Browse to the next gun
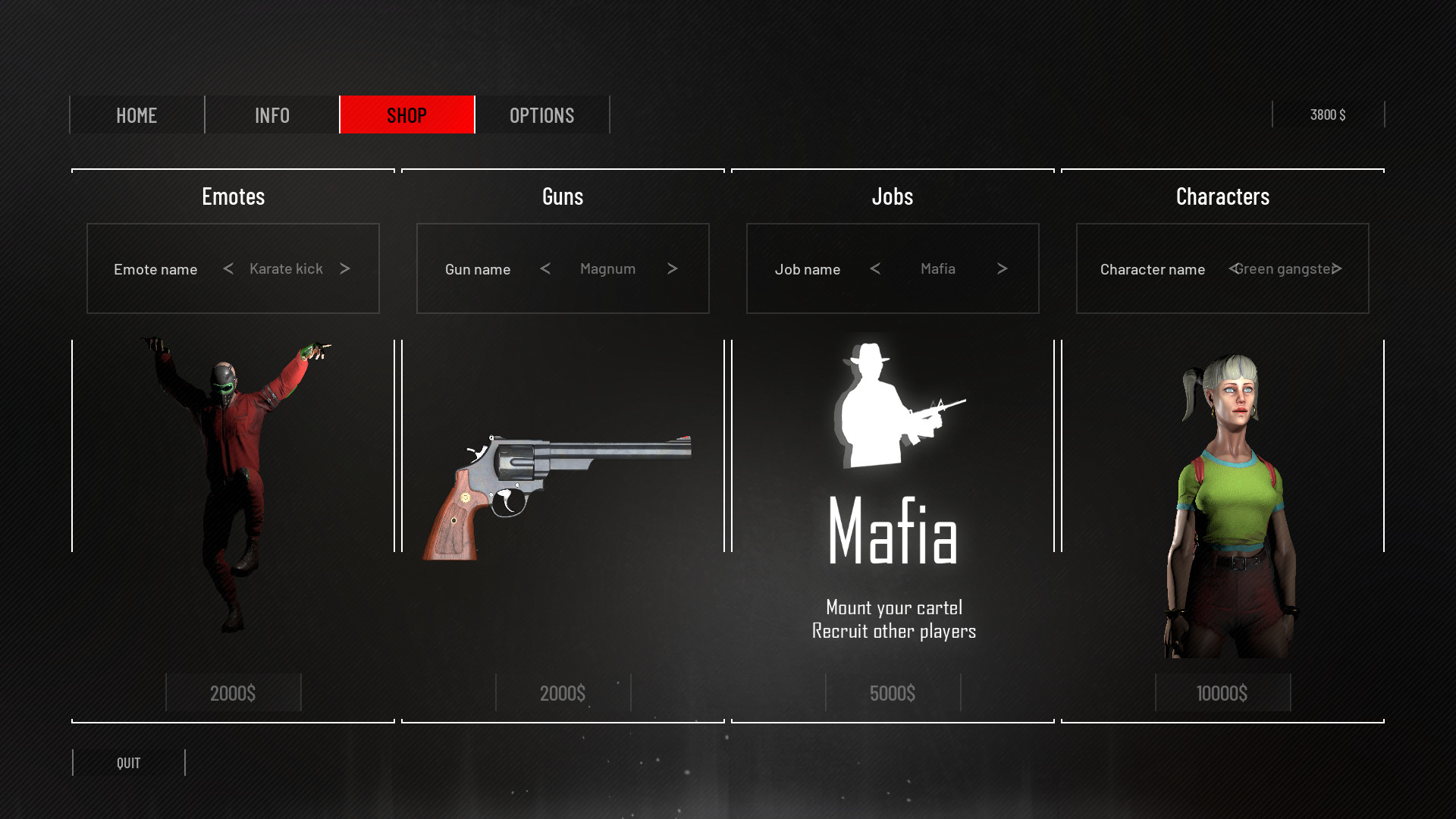 (672, 268)
